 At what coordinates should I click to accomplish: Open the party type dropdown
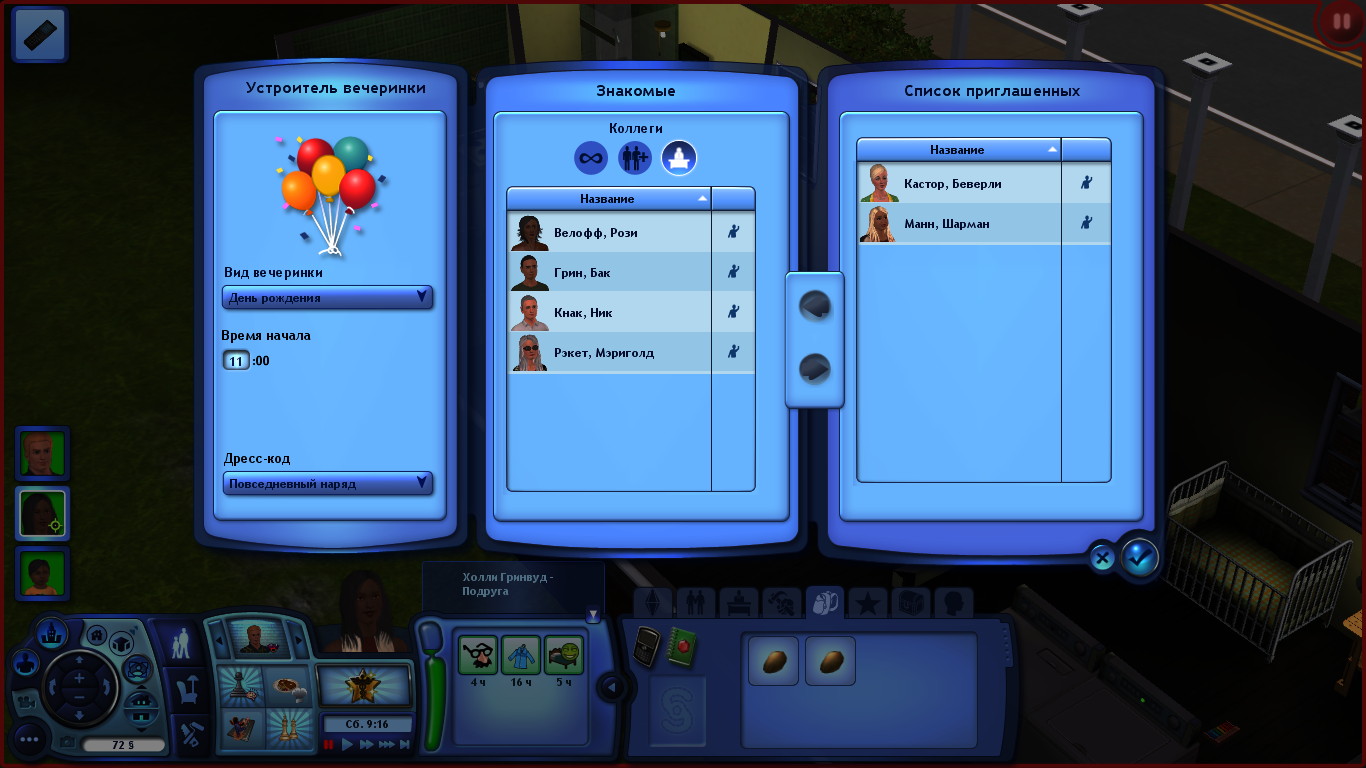click(x=327, y=297)
